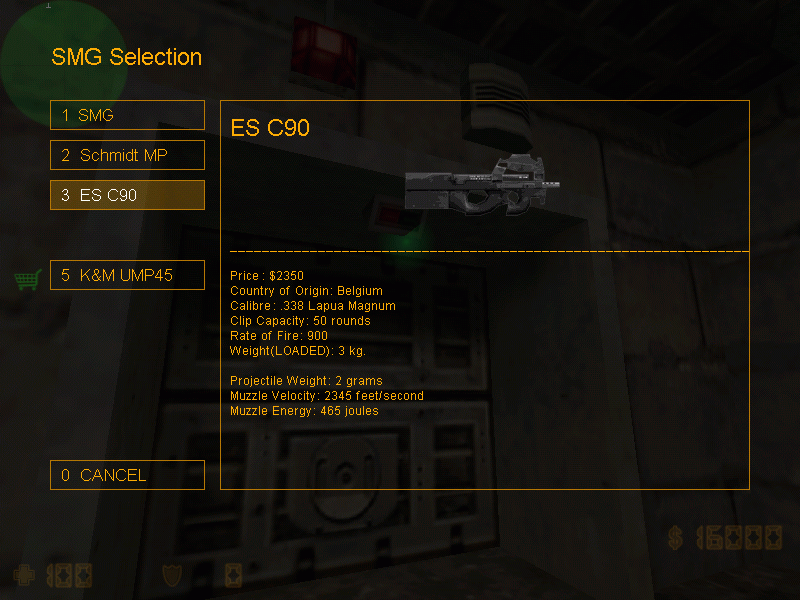Screen dimensions: 800x600
Task: Buy the ES C90 submachine gun
Action: coord(127,195)
